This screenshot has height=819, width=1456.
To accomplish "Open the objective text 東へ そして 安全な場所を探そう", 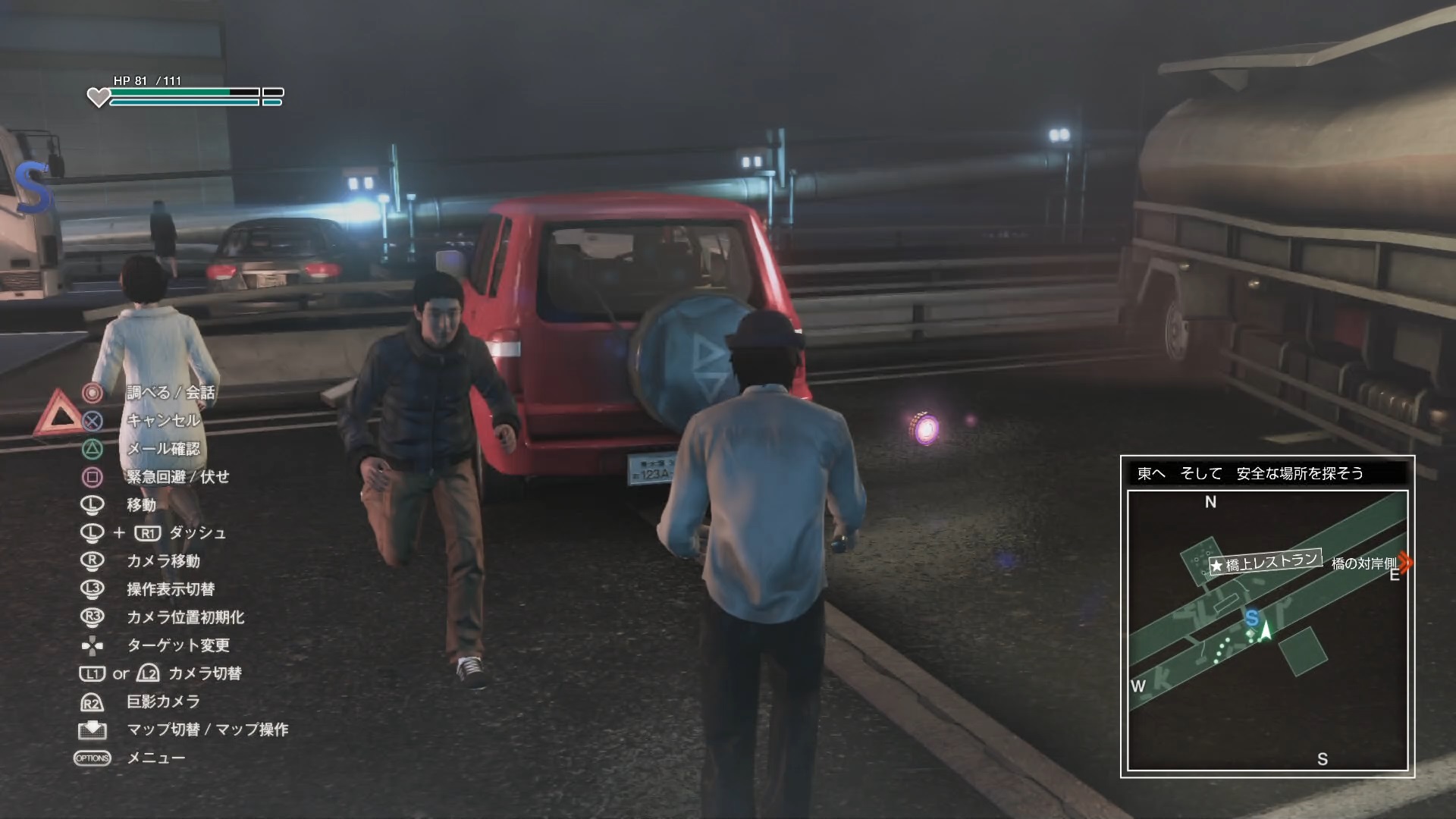I will click(1250, 474).
